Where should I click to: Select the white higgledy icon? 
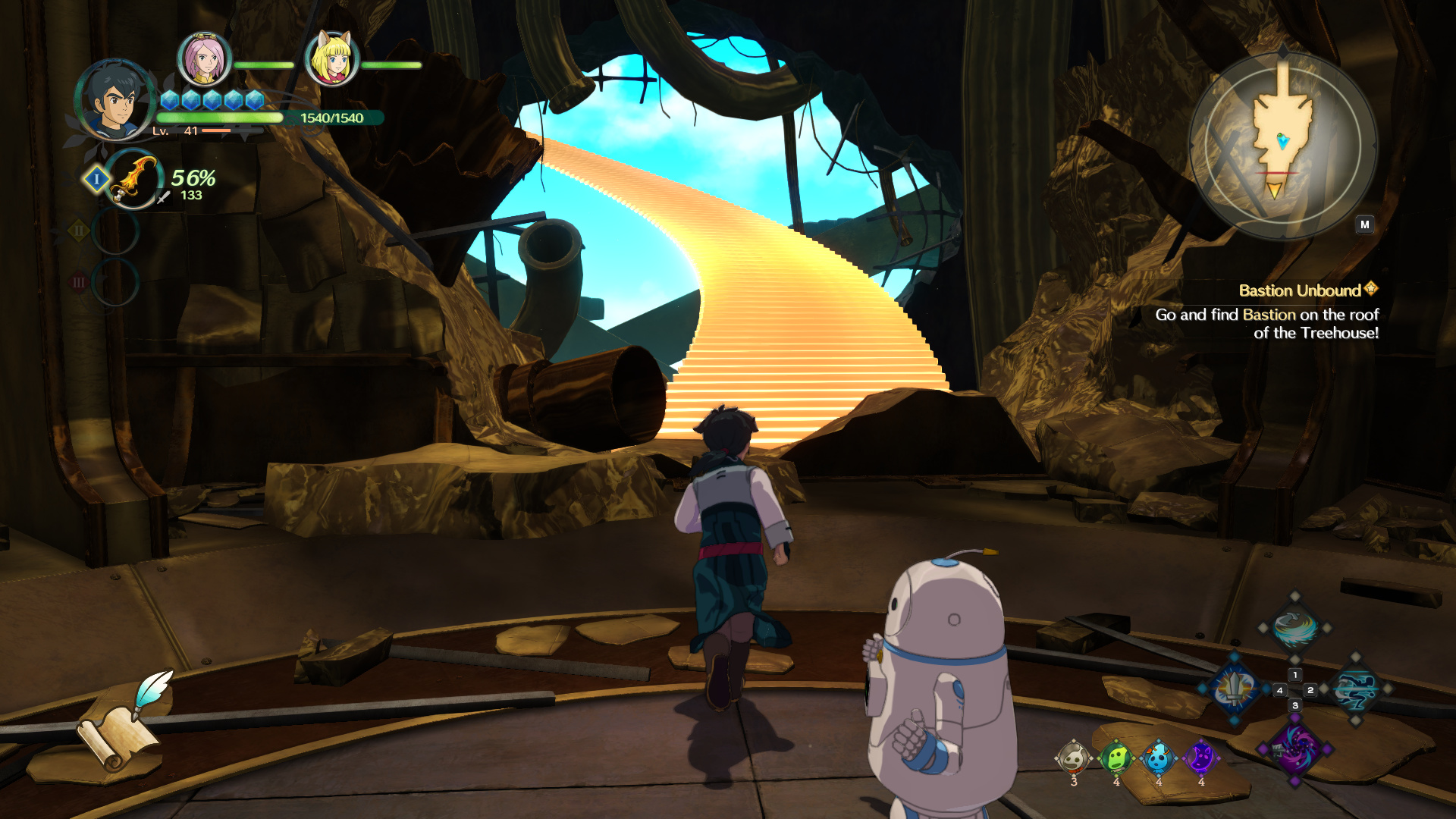click(x=1073, y=758)
